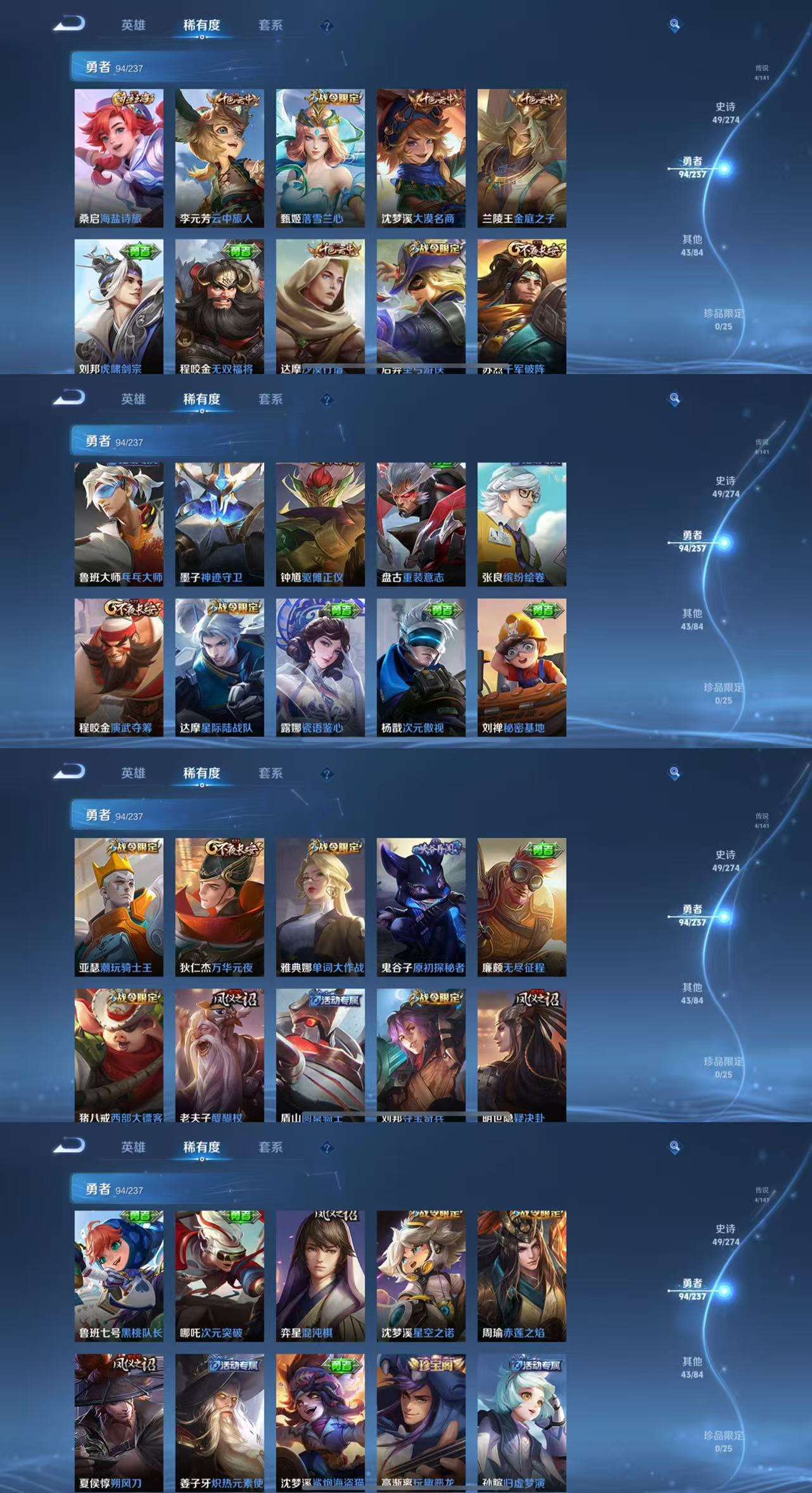Open the 刘禅 秘密基地 skin

521,667
